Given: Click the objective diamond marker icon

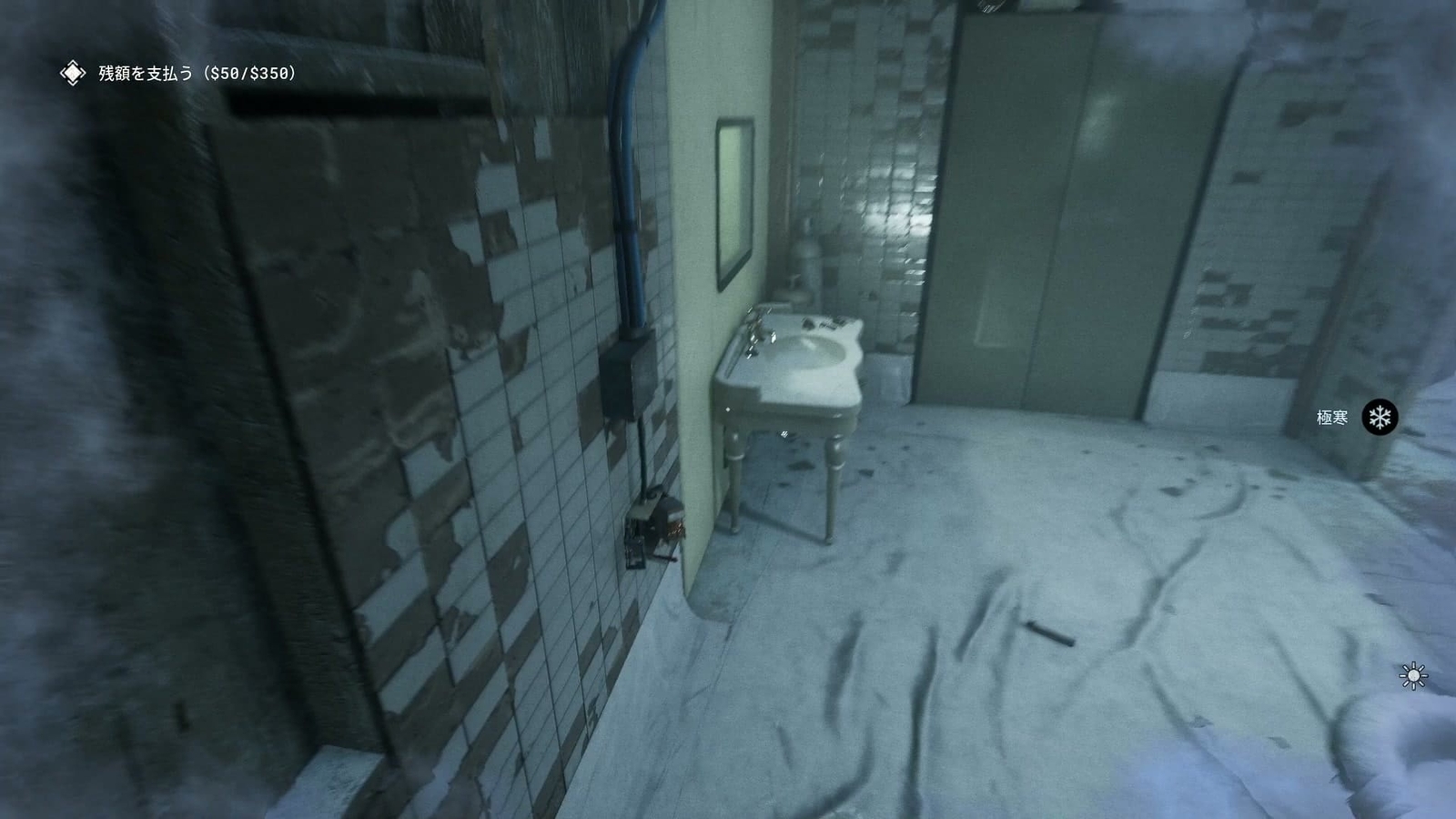Looking at the screenshot, I should tap(71, 74).
